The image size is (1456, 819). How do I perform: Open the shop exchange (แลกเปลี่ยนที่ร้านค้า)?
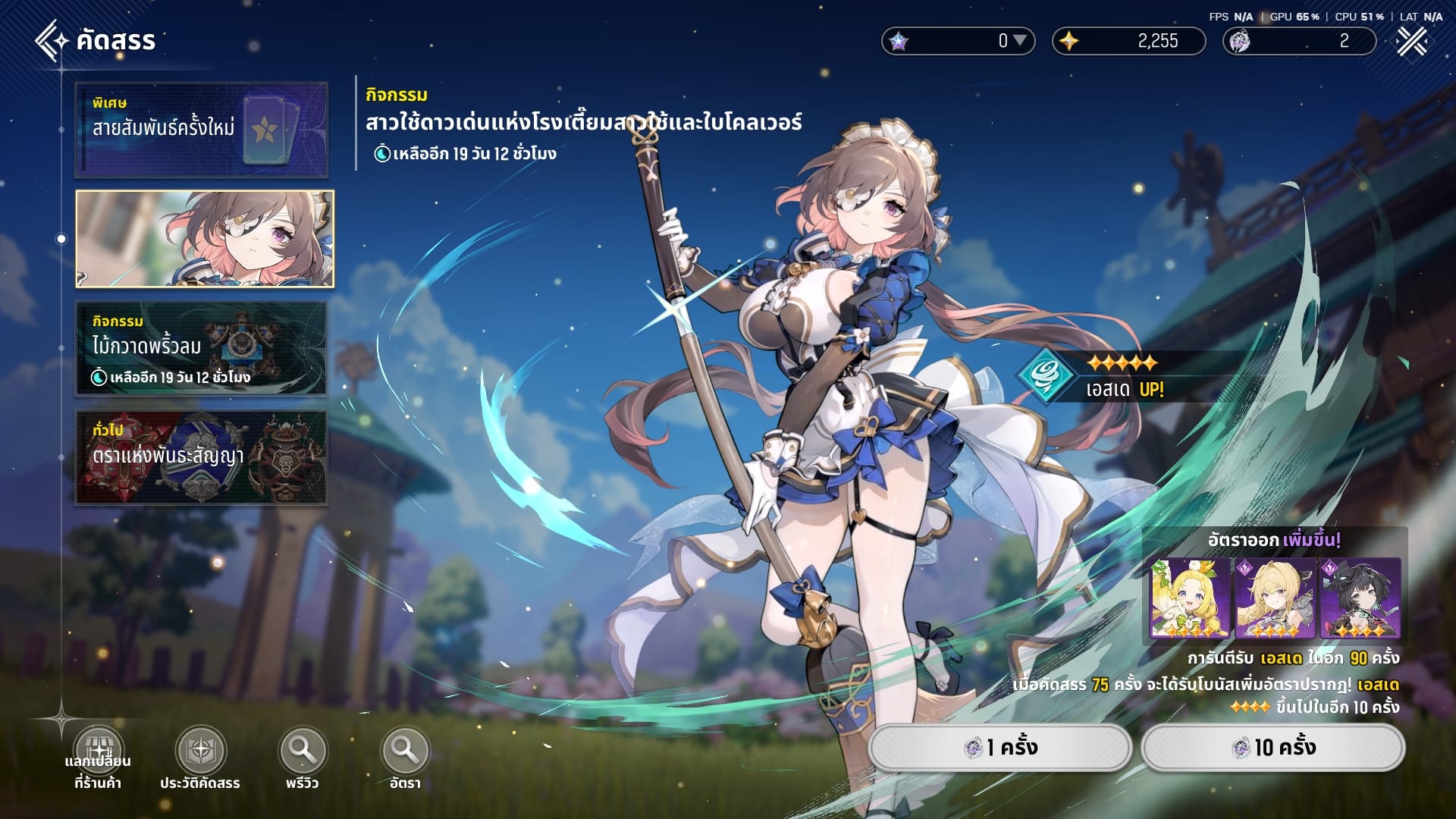click(99, 751)
